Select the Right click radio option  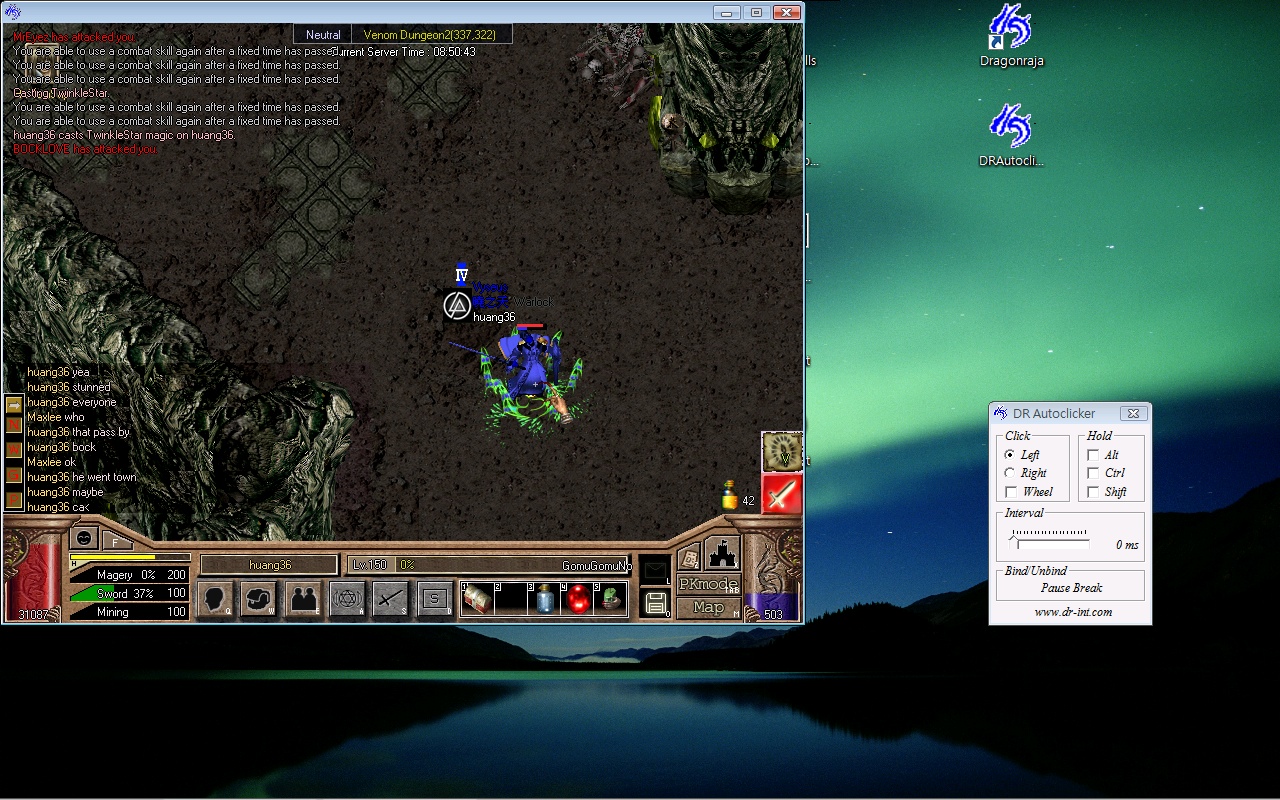click(1010, 473)
